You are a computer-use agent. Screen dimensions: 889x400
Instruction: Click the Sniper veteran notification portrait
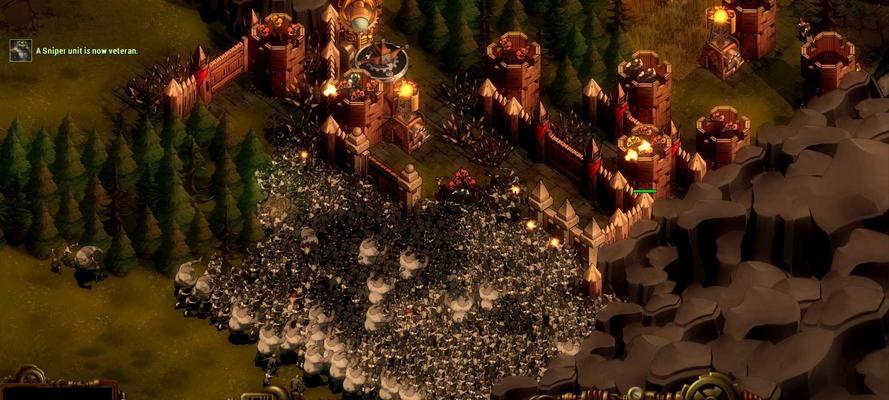pyautogui.click(x=20, y=50)
